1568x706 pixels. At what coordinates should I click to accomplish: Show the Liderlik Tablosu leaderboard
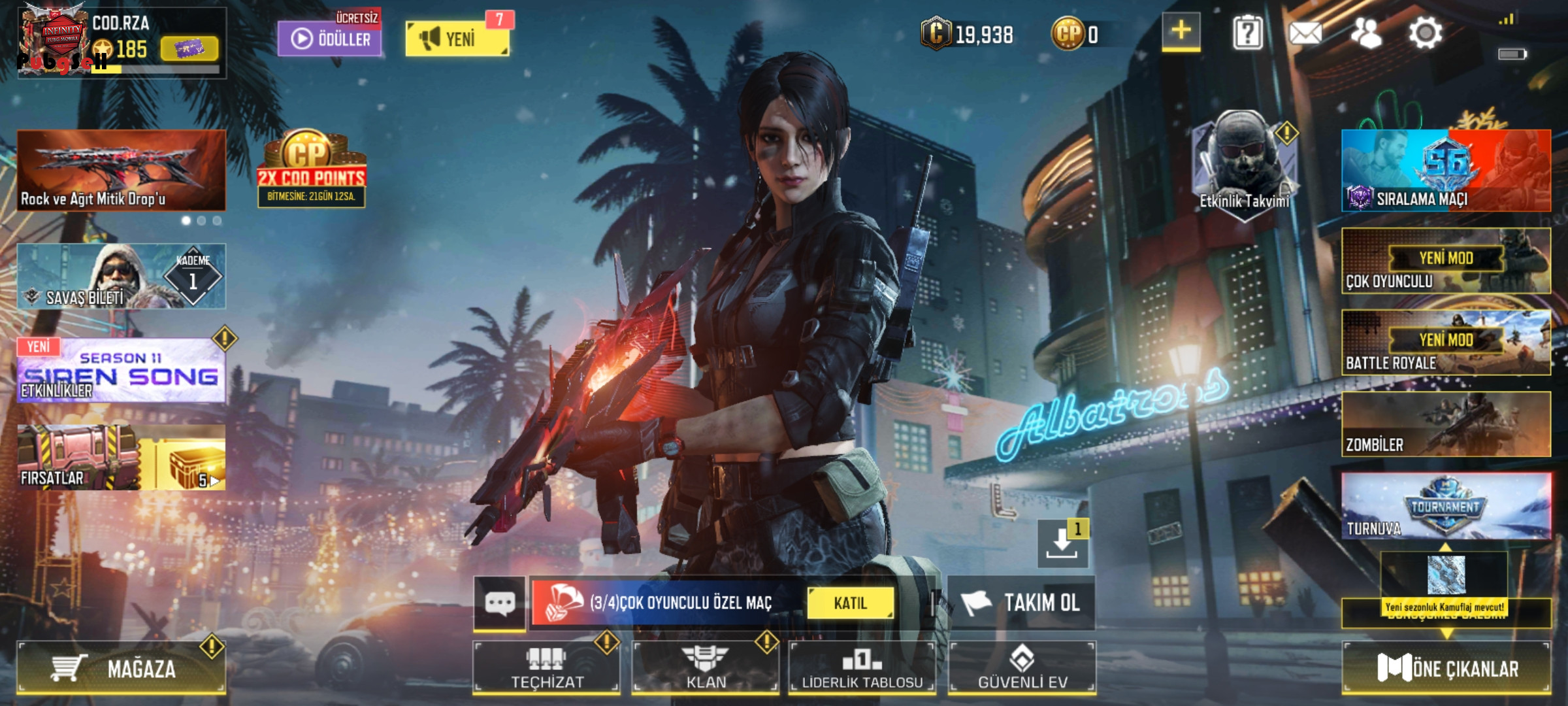click(x=862, y=667)
